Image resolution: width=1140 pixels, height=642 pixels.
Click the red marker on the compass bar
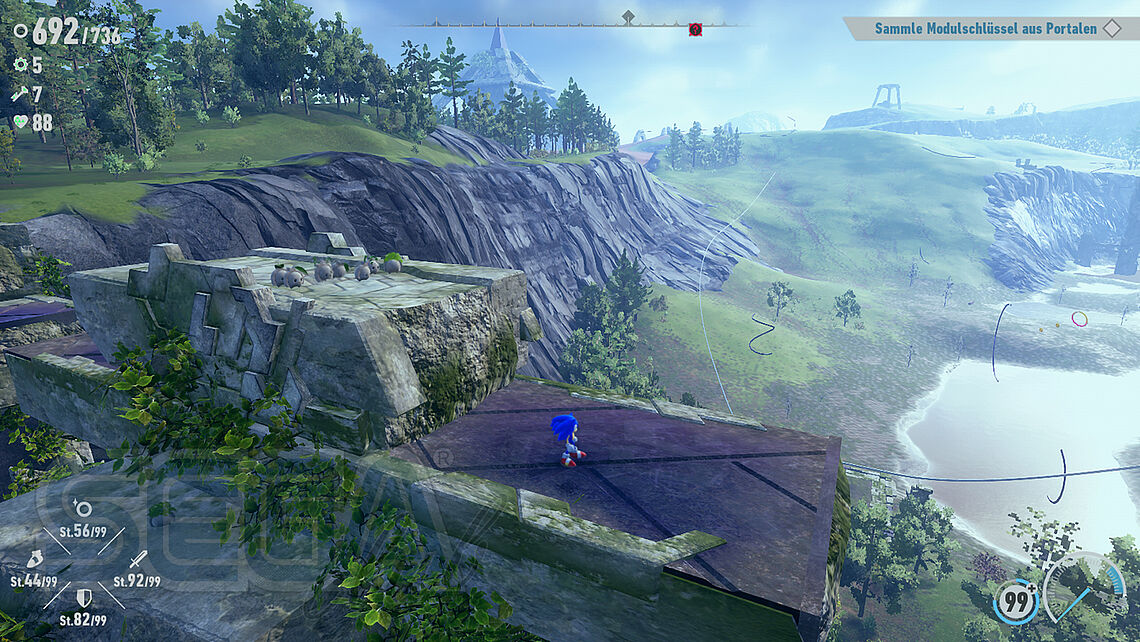point(695,30)
